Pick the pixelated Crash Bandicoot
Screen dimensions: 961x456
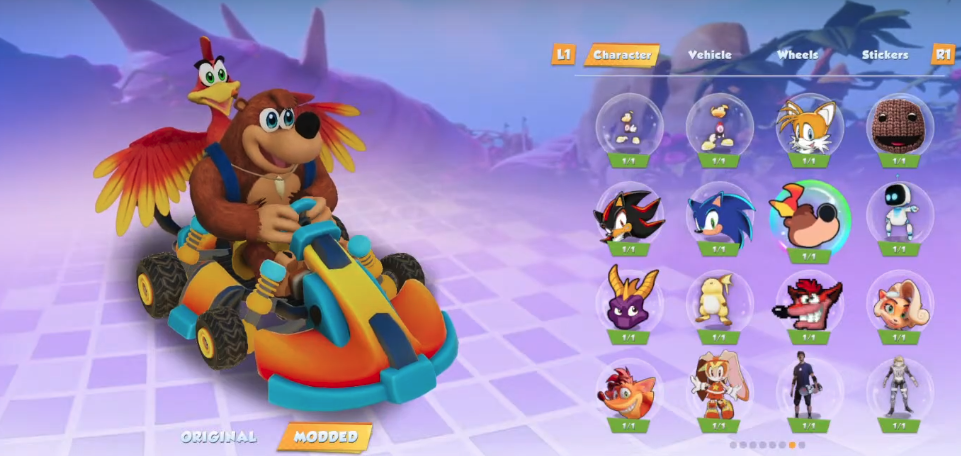810,298
